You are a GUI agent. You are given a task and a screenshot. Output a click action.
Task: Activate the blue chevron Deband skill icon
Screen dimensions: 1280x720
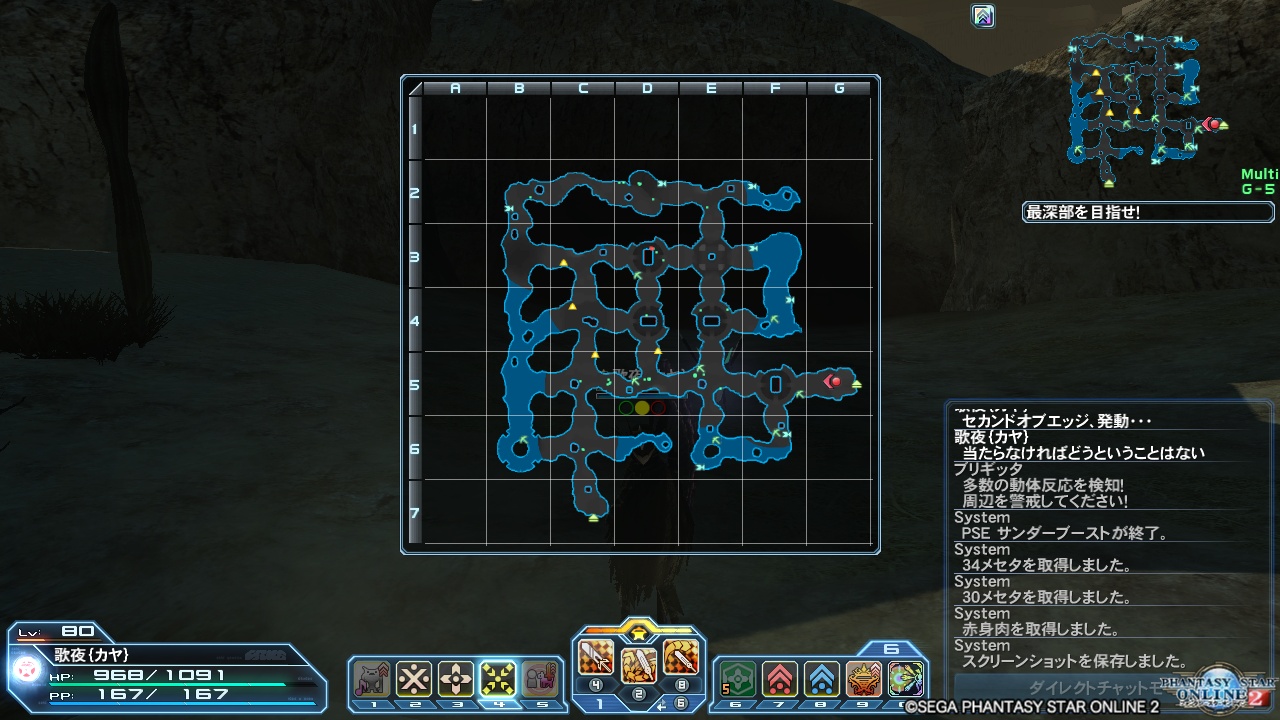821,680
